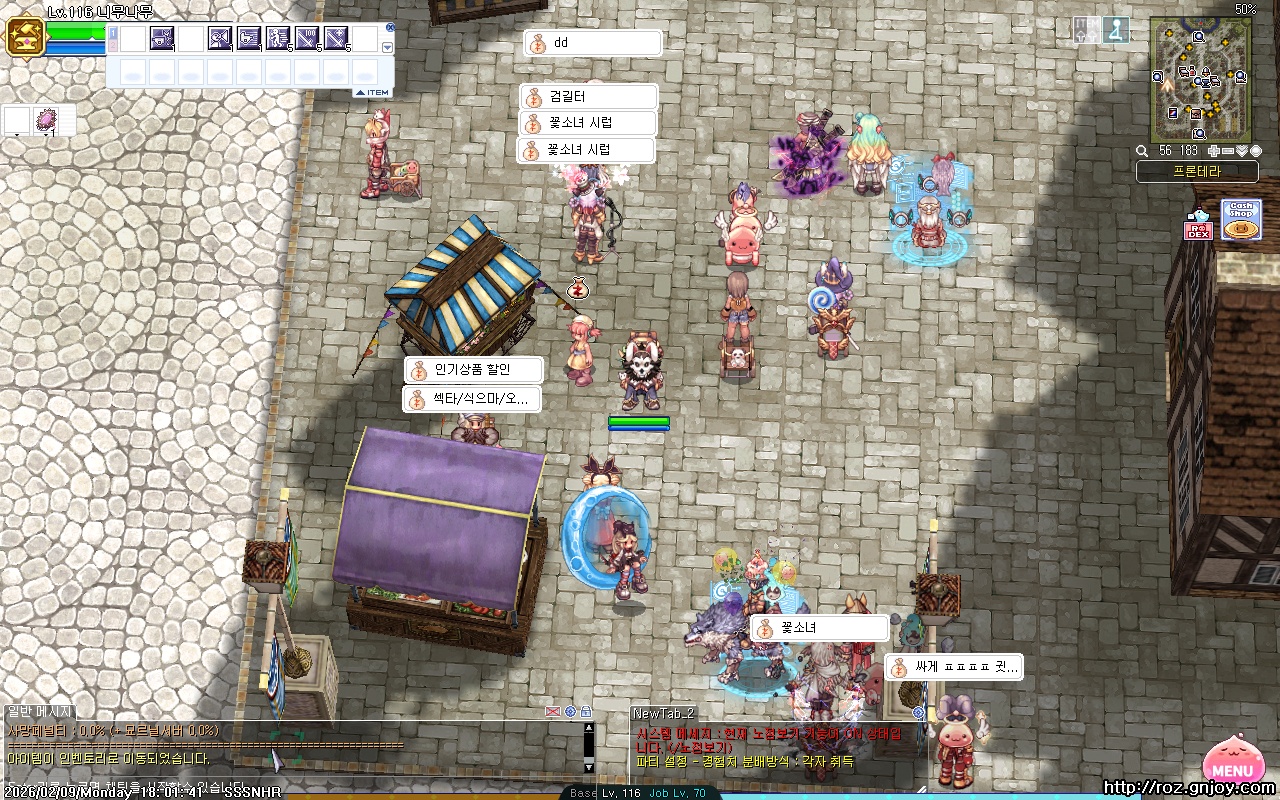Switch to the NewTab_2 chat tab
Viewport: 1280px width, 800px height.
pos(663,713)
